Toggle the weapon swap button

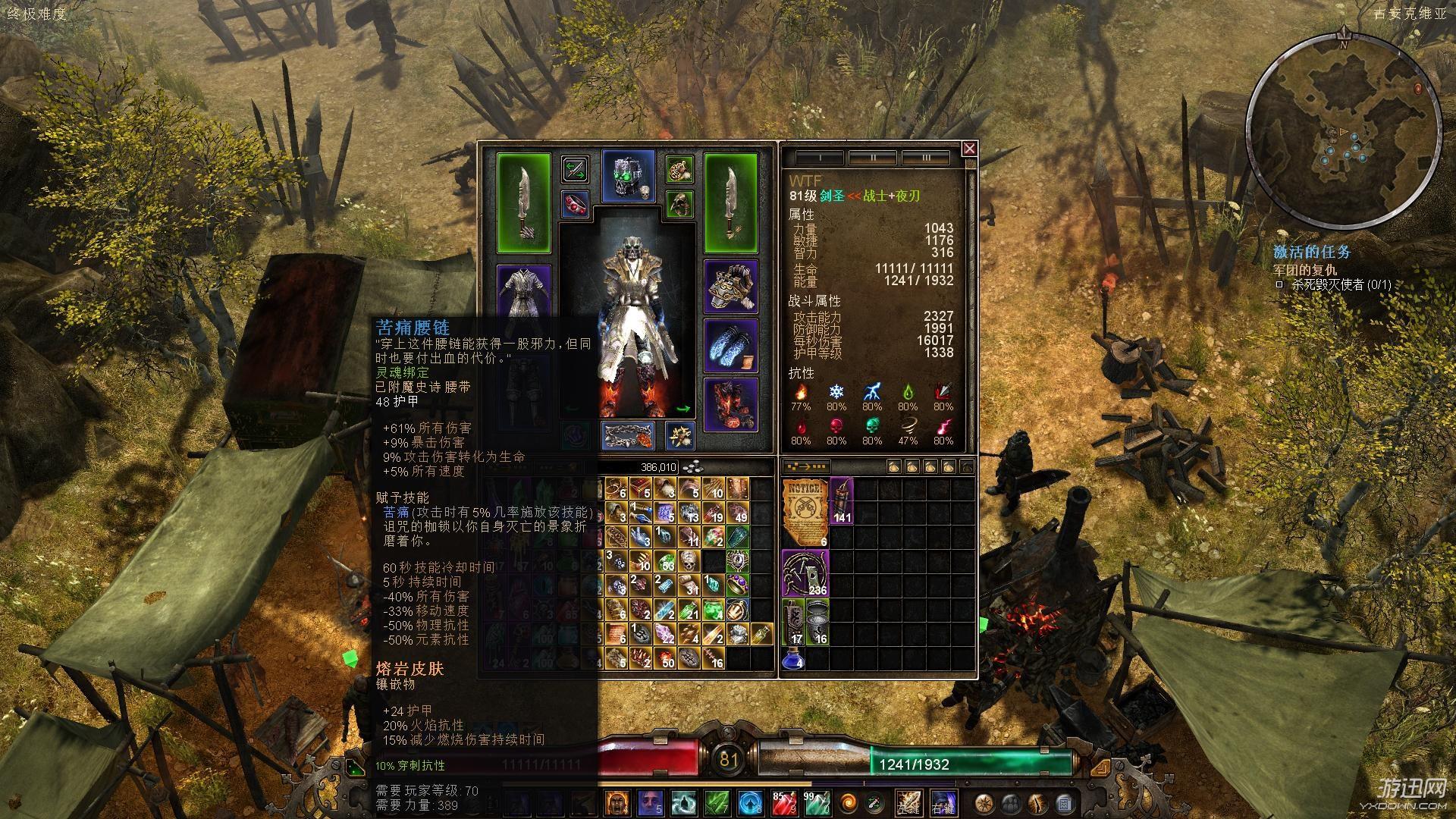click(576, 168)
